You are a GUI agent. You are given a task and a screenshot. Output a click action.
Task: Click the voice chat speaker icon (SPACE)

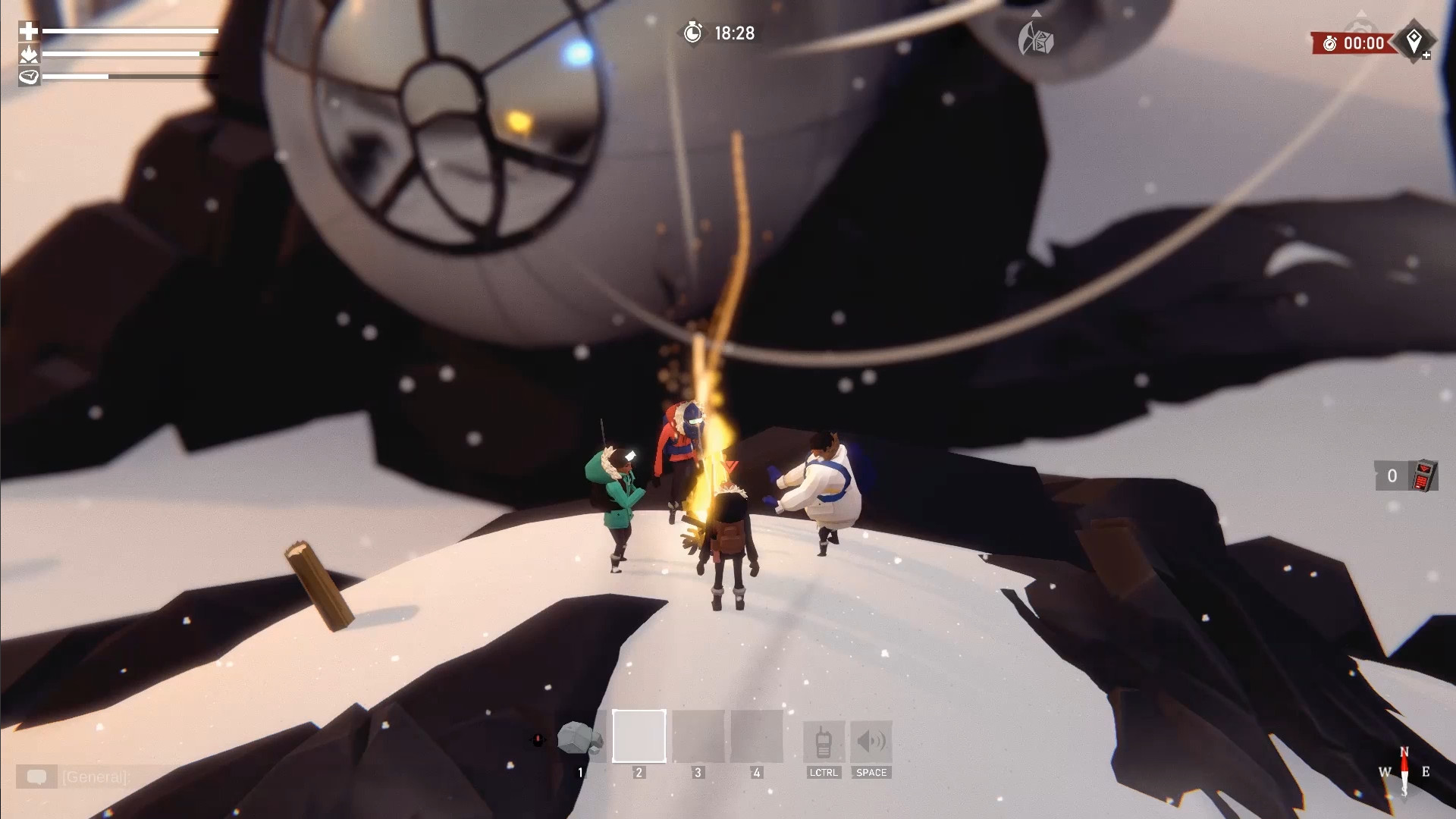pyautogui.click(x=872, y=741)
